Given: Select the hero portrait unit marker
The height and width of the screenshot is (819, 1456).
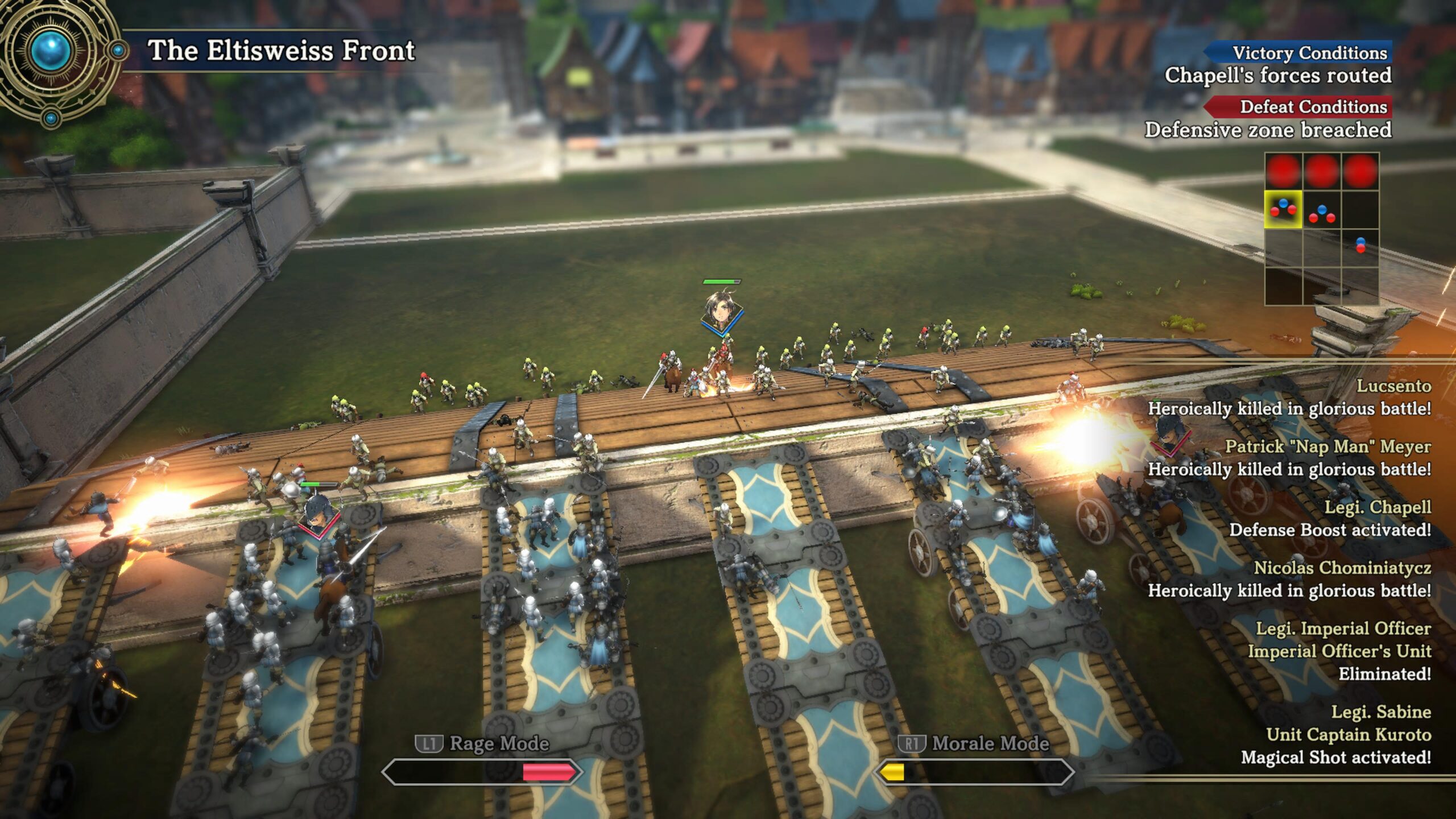Looking at the screenshot, I should pos(721,311).
